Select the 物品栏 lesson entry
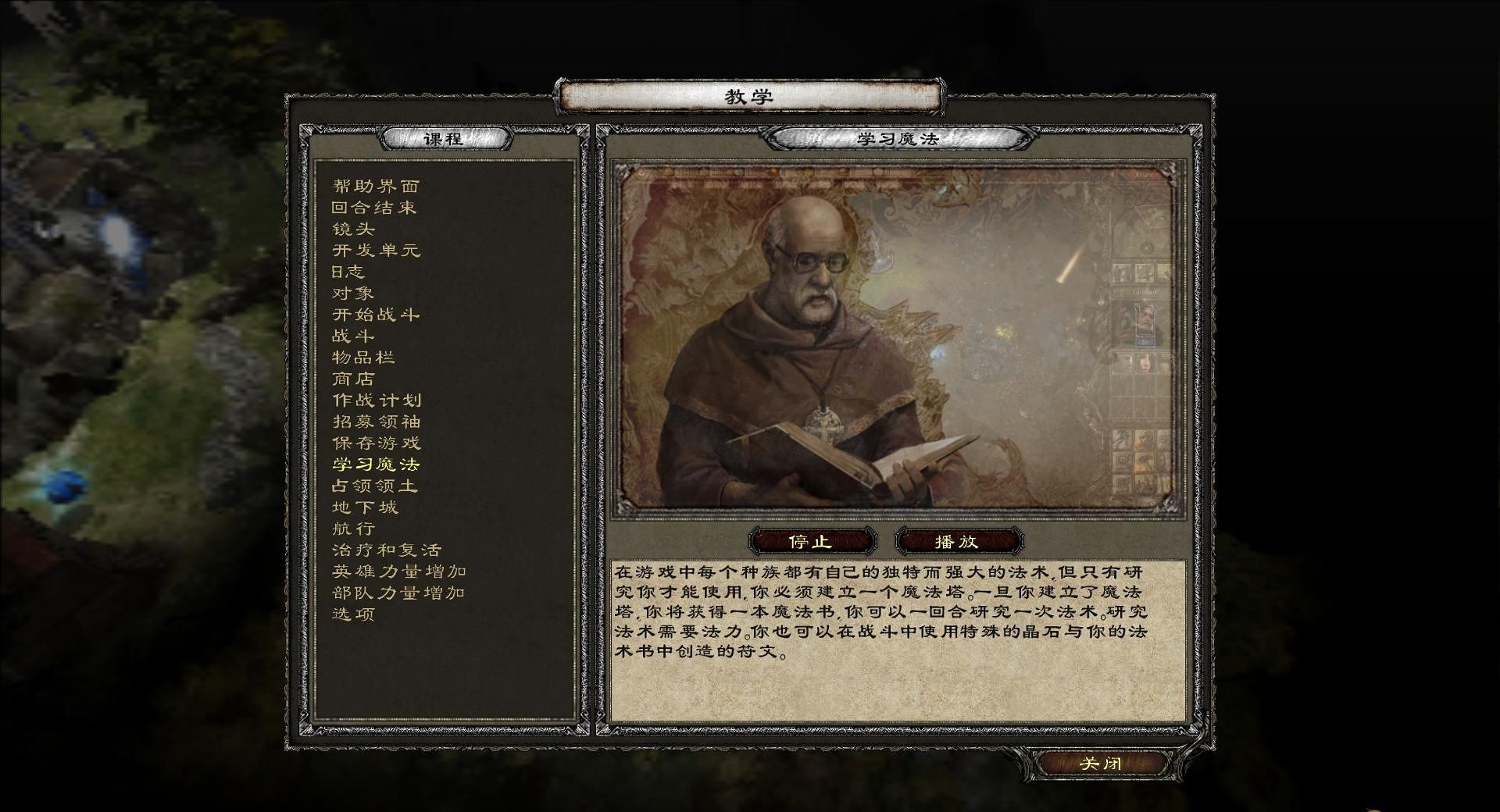The width and height of the screenshot is (1500, 812). [364, 358]
